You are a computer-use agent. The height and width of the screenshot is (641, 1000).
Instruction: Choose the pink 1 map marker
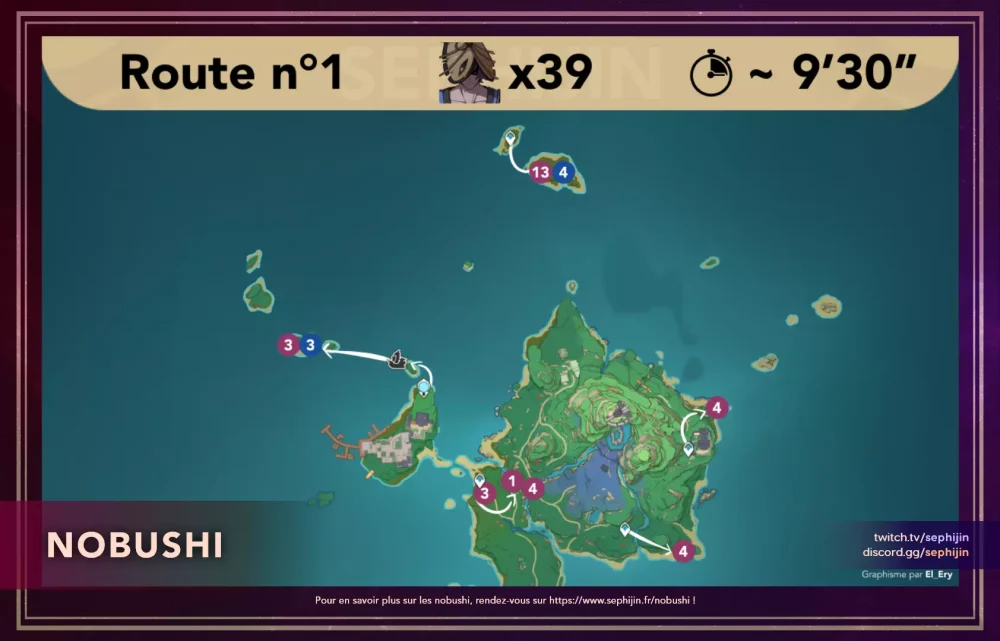click(x=512, y=481)
